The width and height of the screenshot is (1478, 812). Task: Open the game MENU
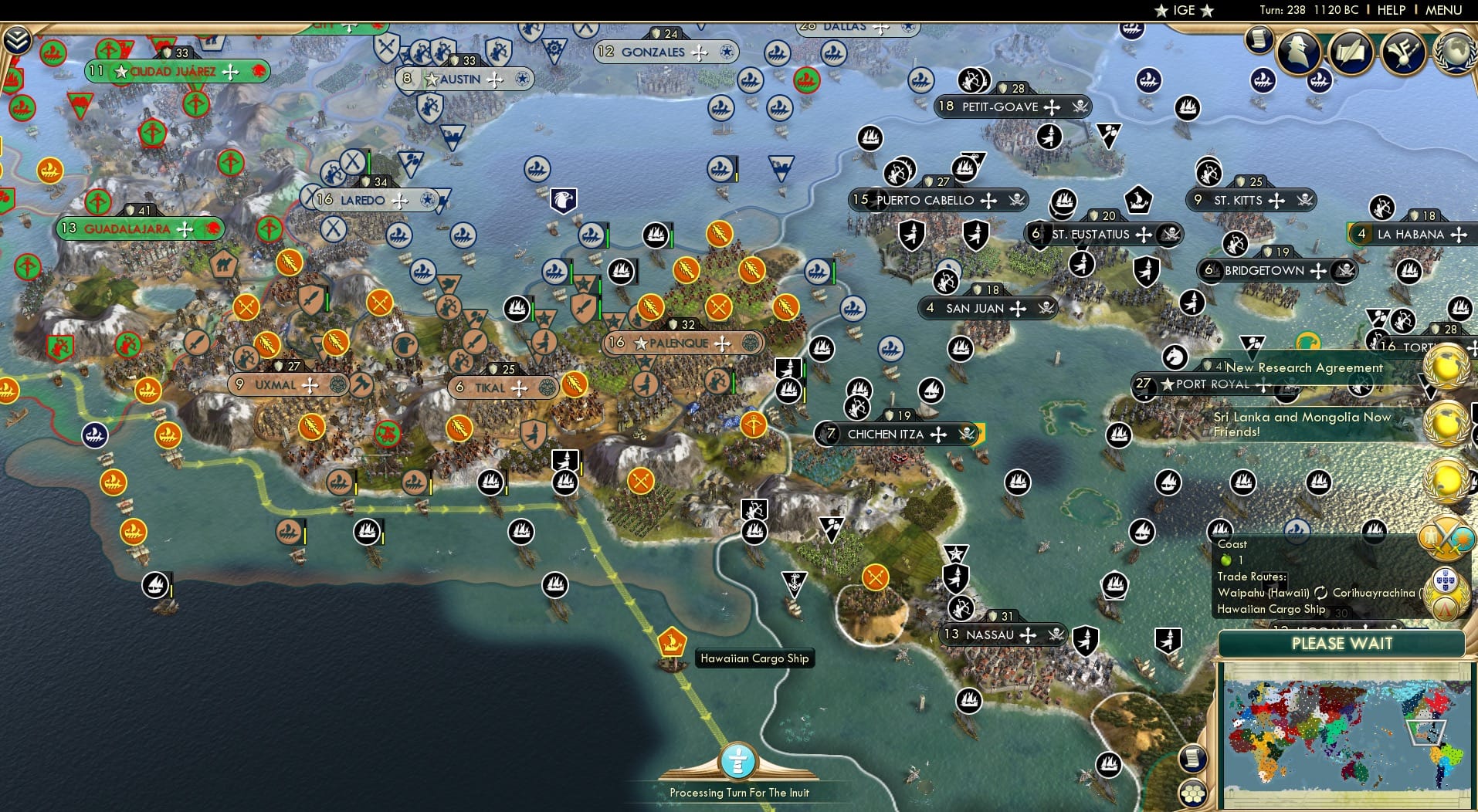pyautogui.click(x=1443, y=11)
